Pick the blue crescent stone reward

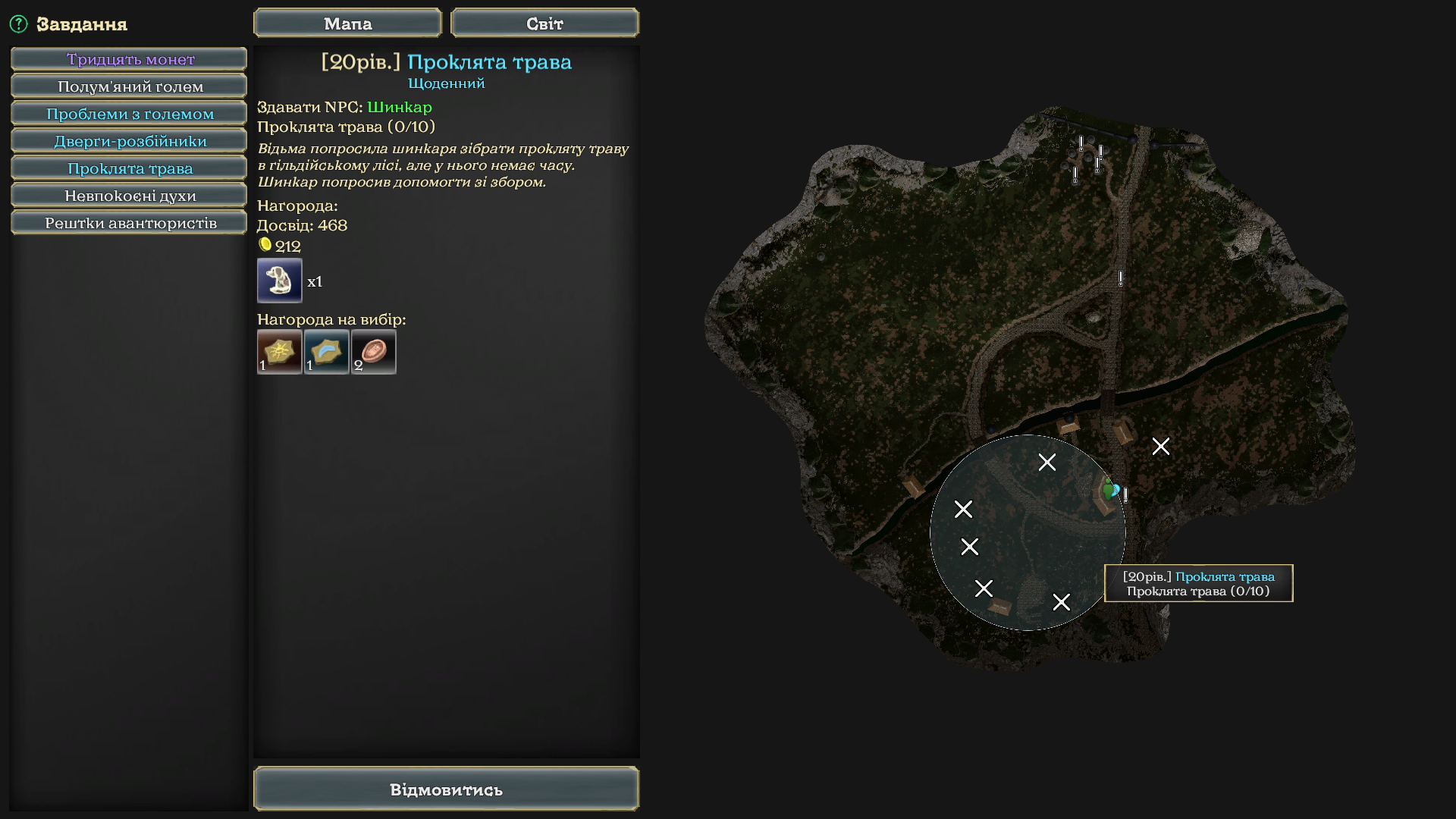tap(327, 352)
